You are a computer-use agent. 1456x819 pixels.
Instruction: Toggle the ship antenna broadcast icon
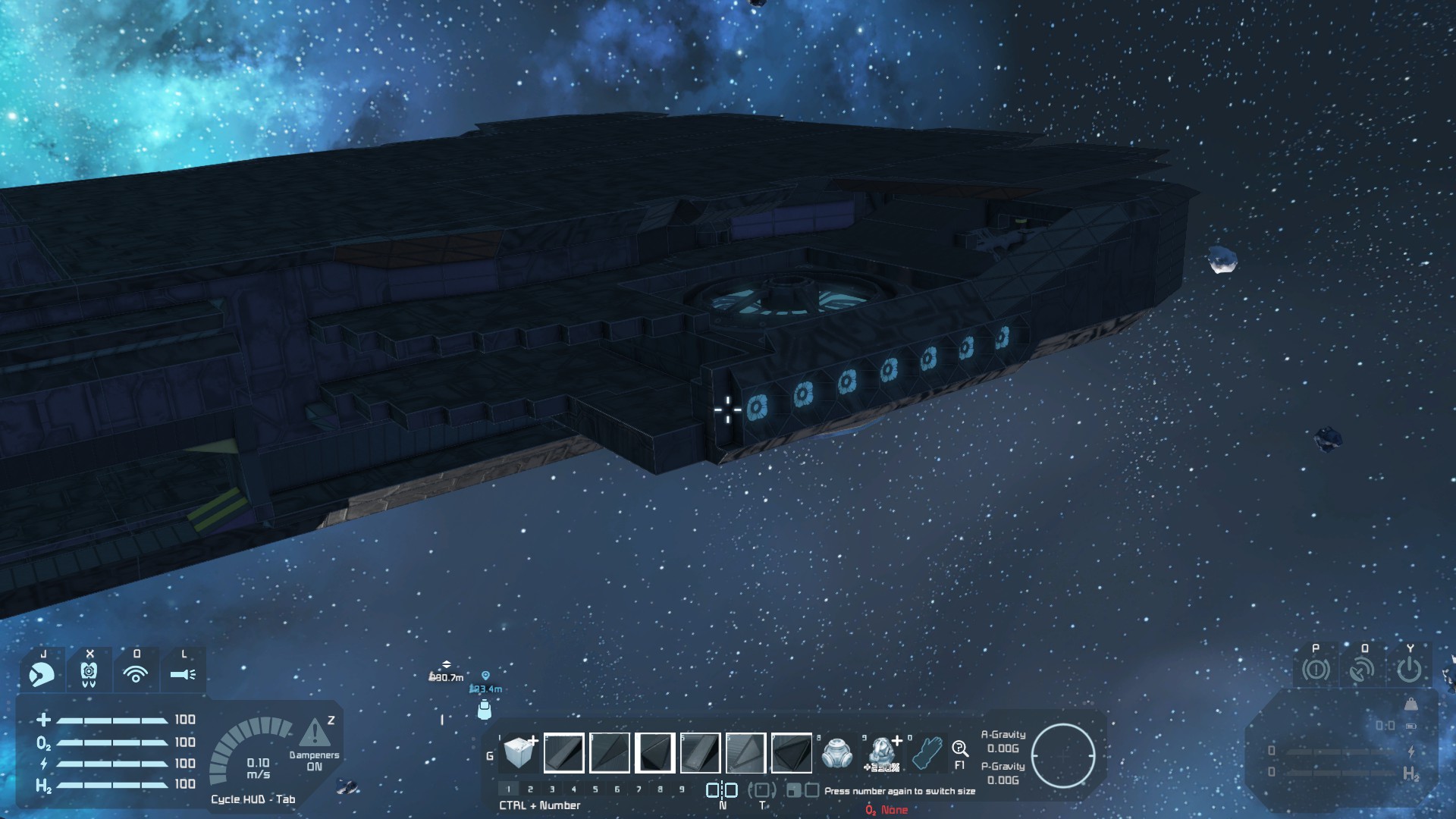(x=1363, y=670)
